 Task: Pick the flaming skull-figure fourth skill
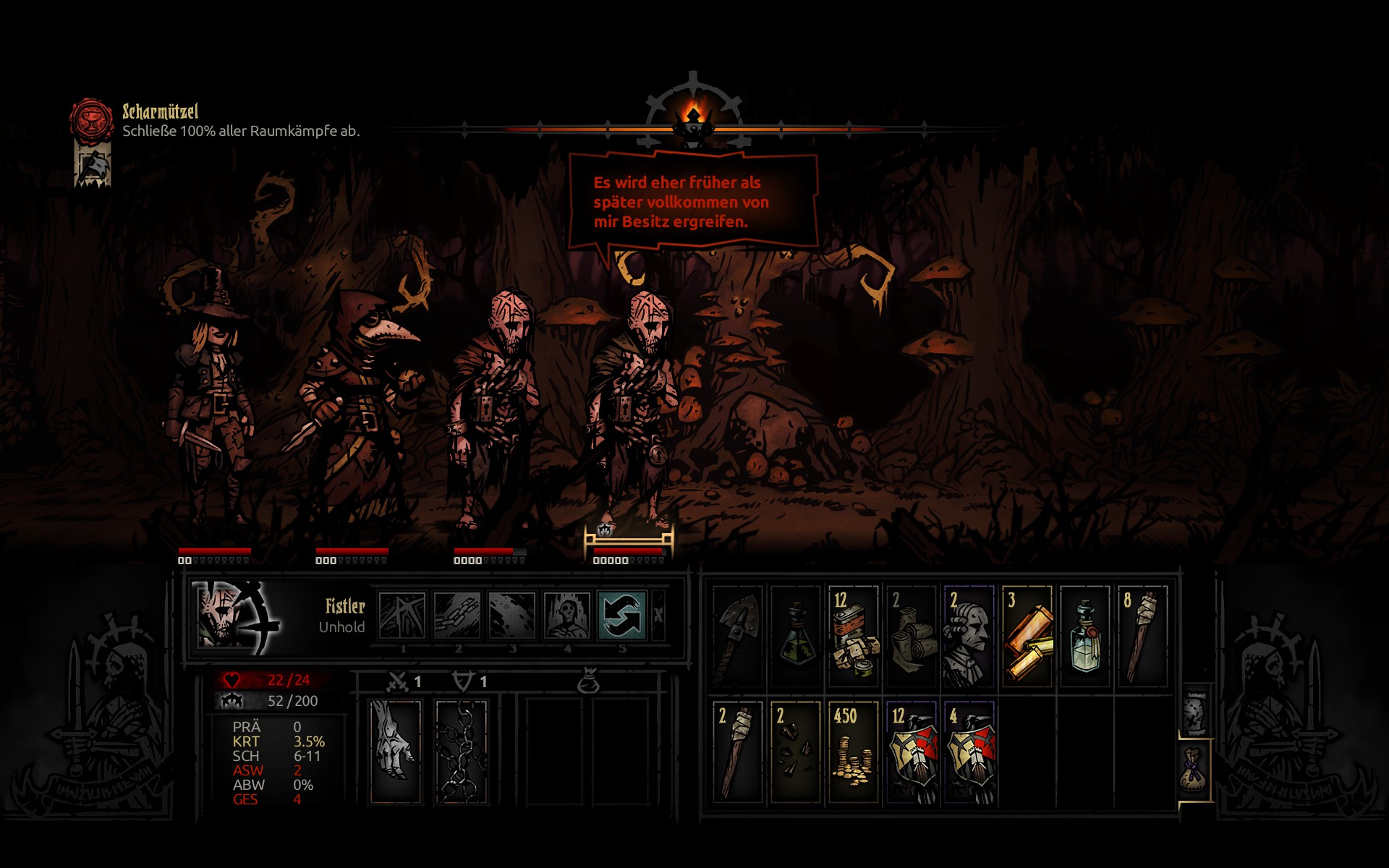pyautogui.click(x=566, y=616)
